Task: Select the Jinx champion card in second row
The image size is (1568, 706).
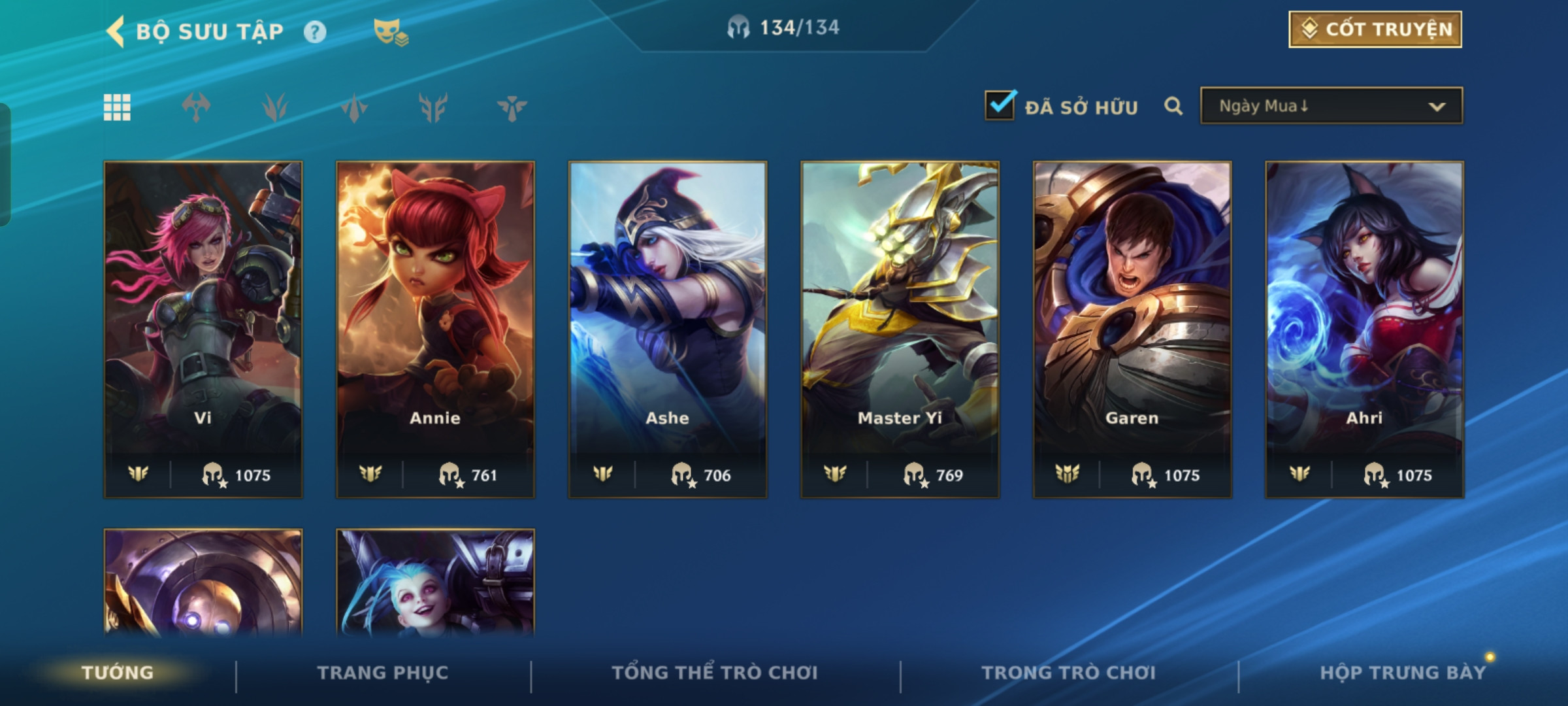Action: coord(435,582)
